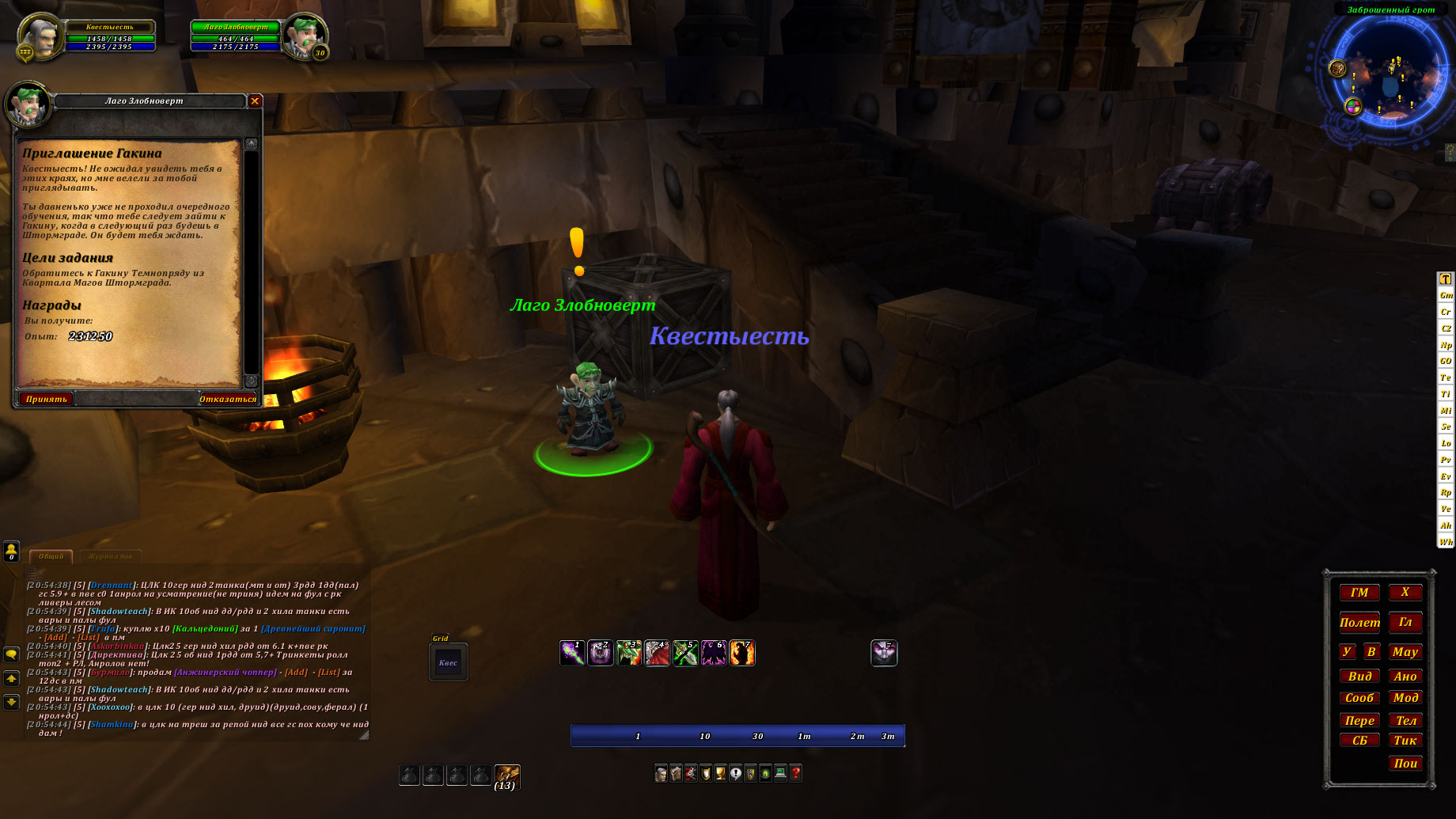Cast the fiery figure ability in slot 7
This screenshot has width=1456, height=819.
click(742, 653)
